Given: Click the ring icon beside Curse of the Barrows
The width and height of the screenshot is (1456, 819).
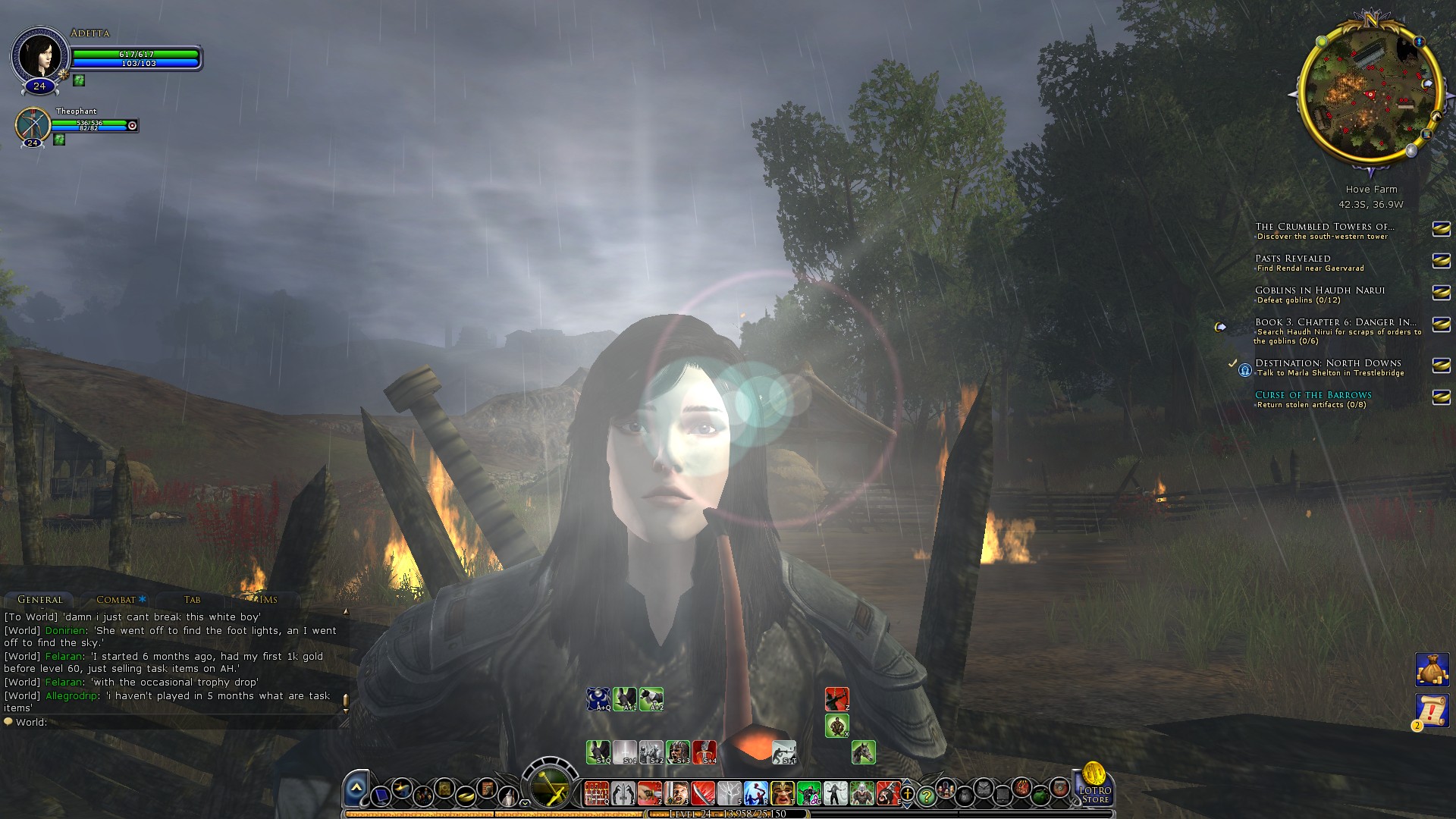Looking at the screenshot, I should pos(1441,397).
